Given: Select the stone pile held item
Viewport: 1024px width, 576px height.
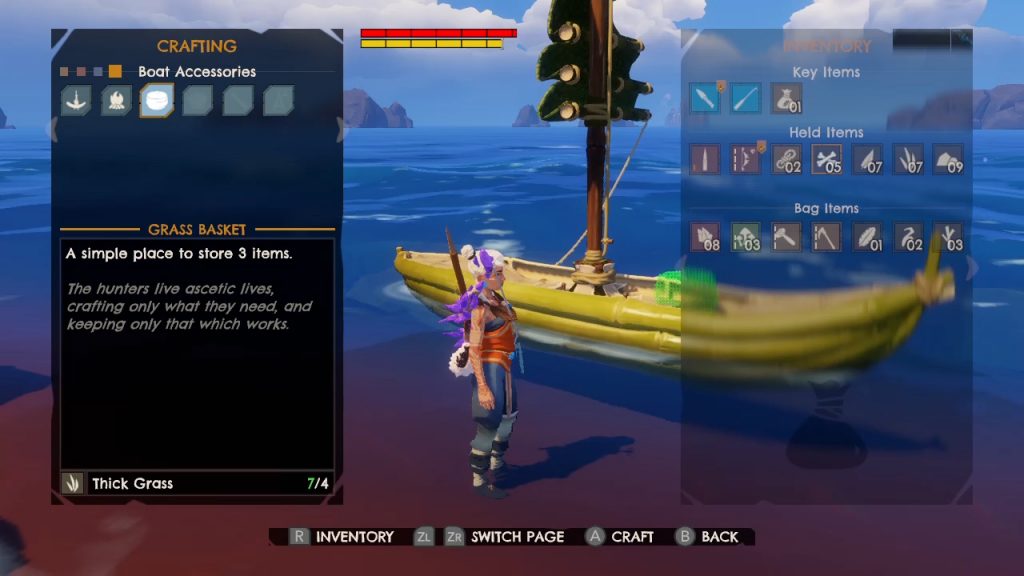Looking at the screenshot, I should [x=948, y=159].
